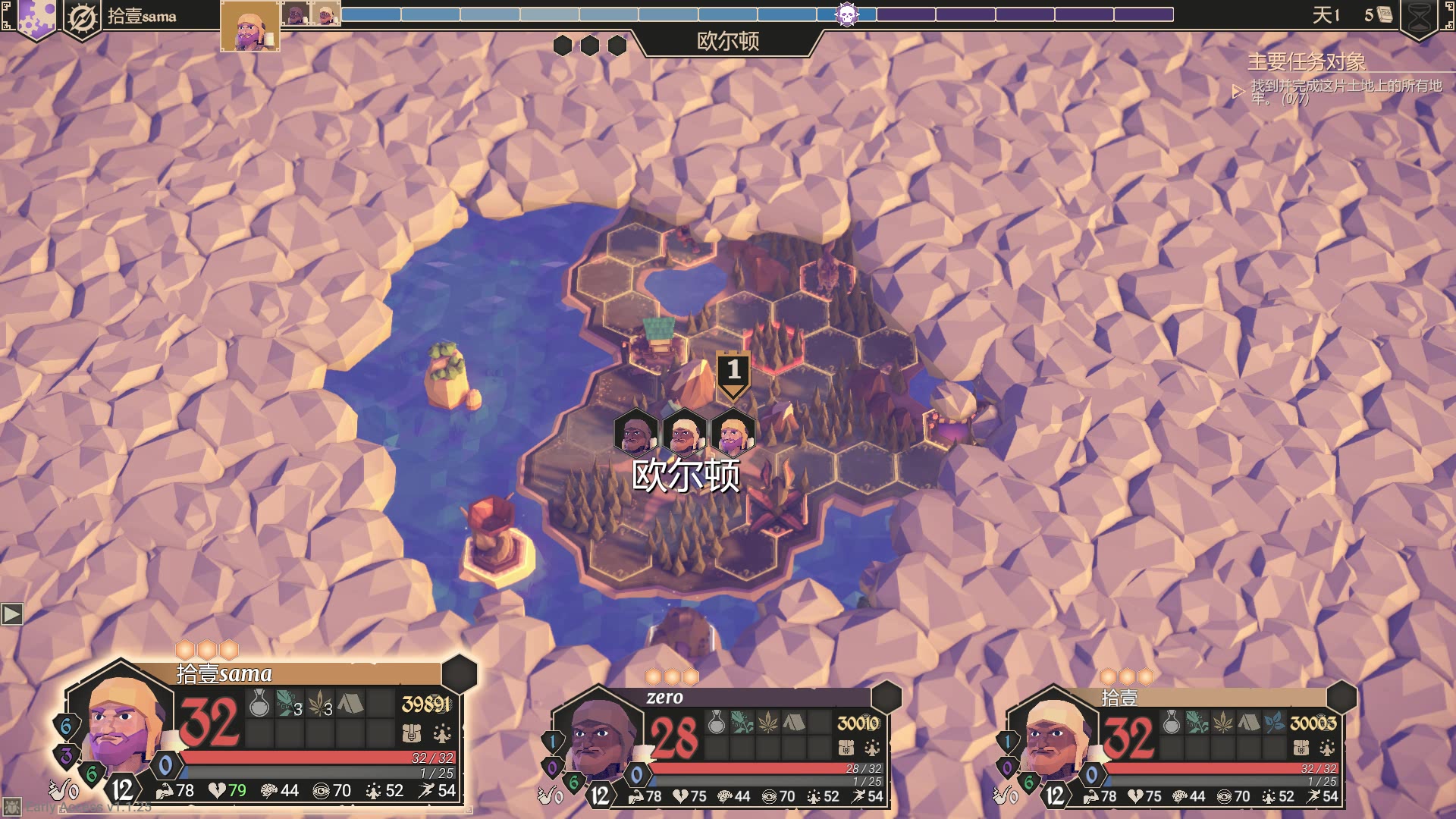Open the main quest objective tracker
Screen dimensions: 1456x819
1306,61
